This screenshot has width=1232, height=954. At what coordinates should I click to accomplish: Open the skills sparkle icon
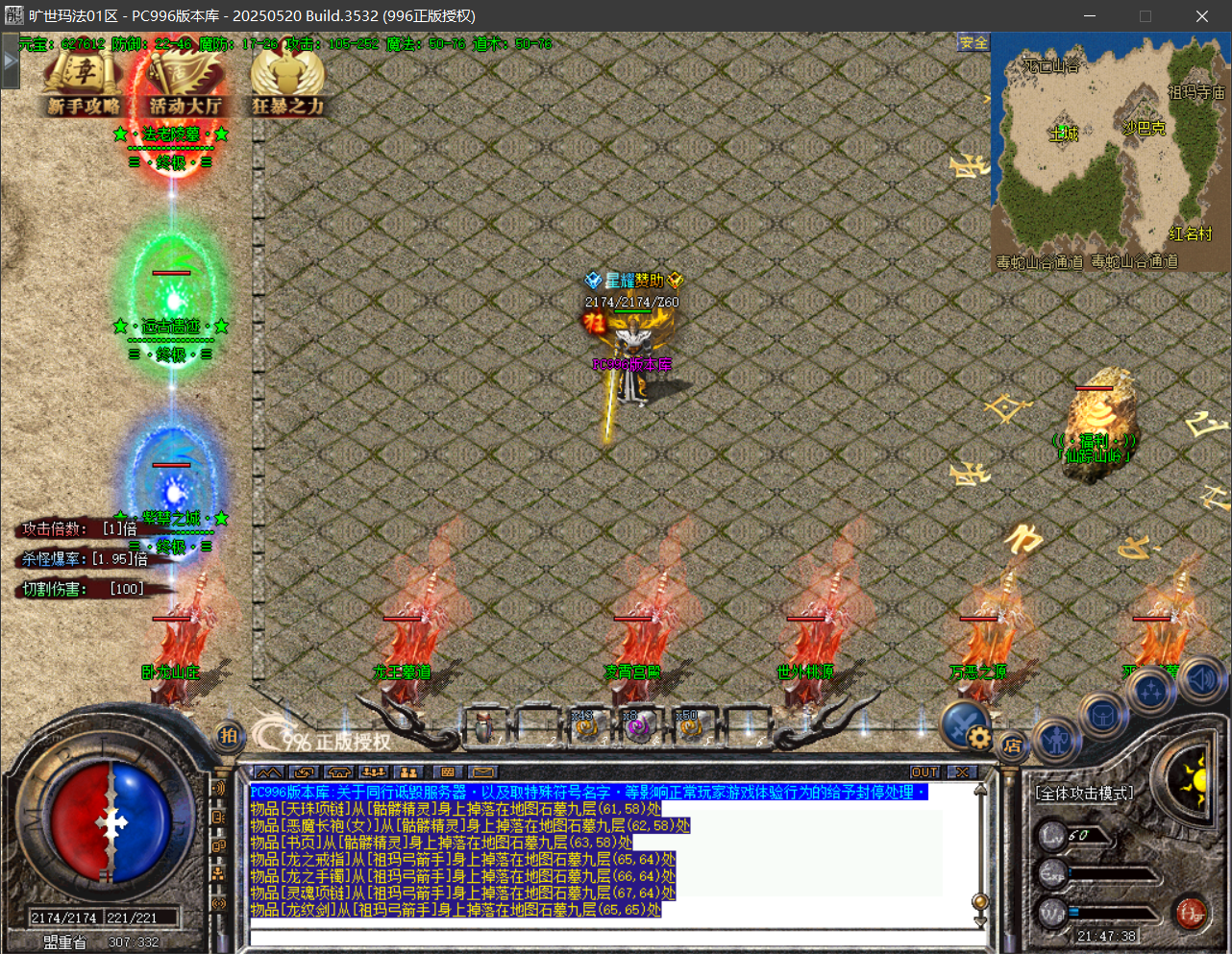[1151, 692]
